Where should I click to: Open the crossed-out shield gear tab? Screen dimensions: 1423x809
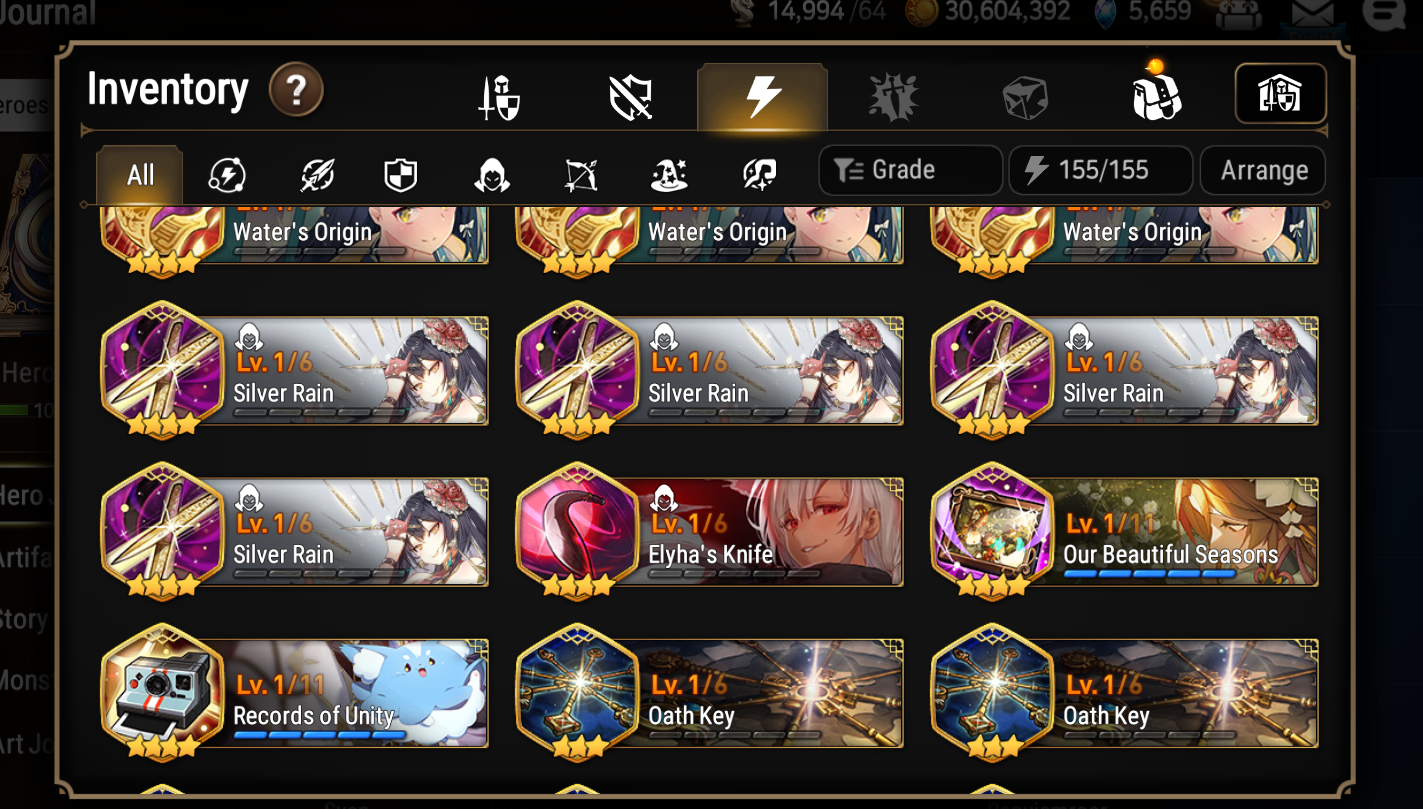pyautogui.click(x=630, y=96)
